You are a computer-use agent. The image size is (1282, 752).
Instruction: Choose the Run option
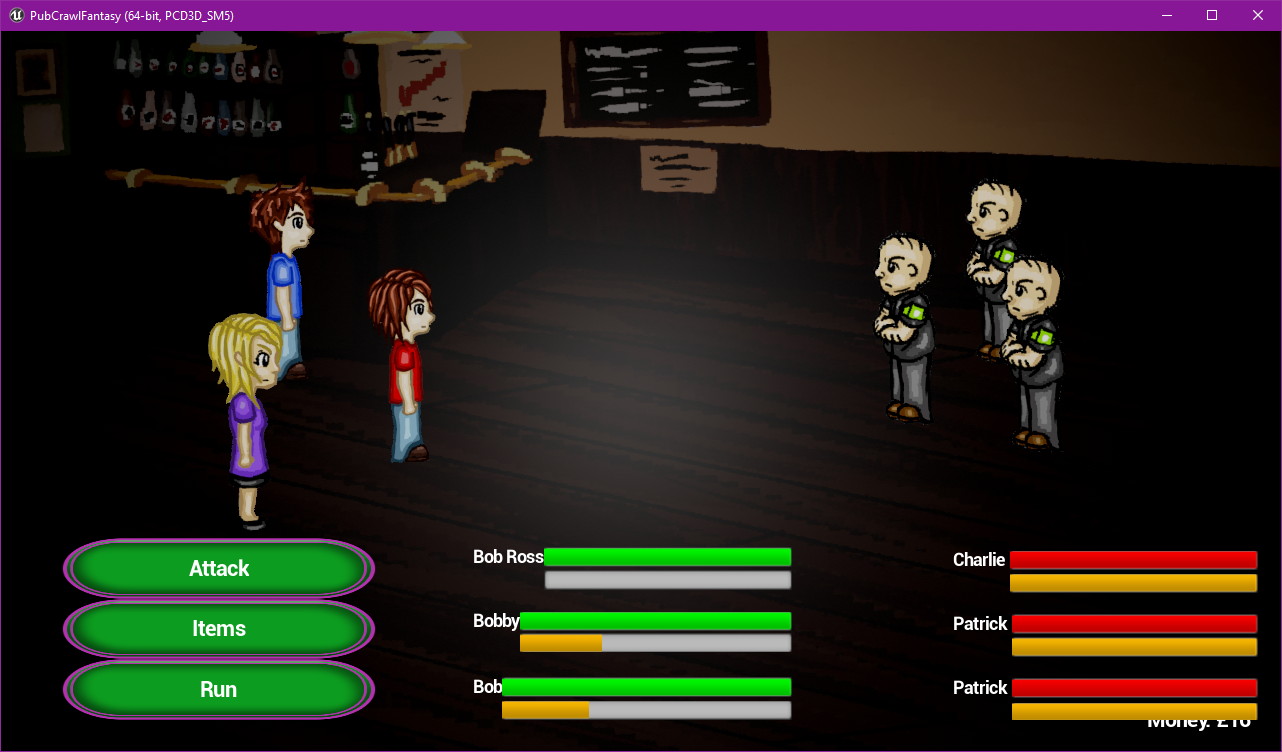(x=219, y=688)
